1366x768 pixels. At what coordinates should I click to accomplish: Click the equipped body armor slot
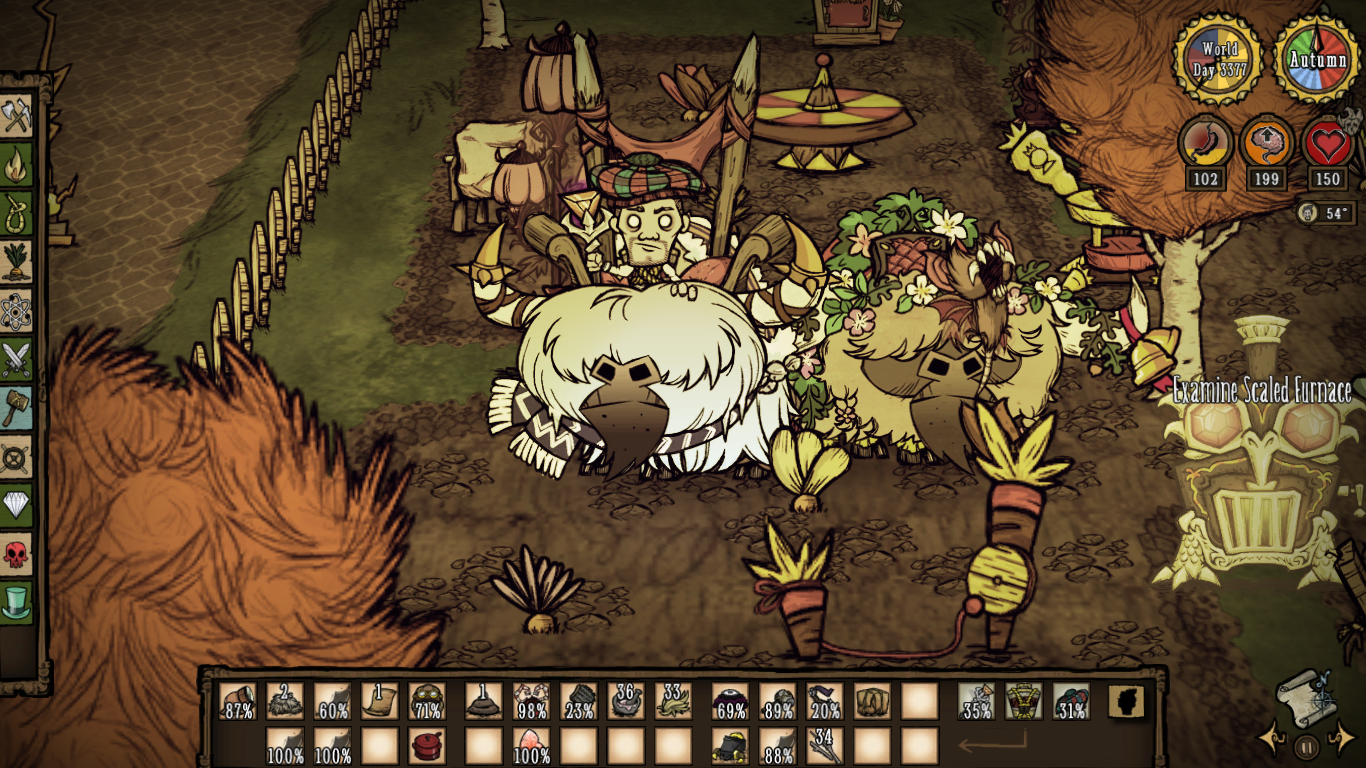point(1023,701)
